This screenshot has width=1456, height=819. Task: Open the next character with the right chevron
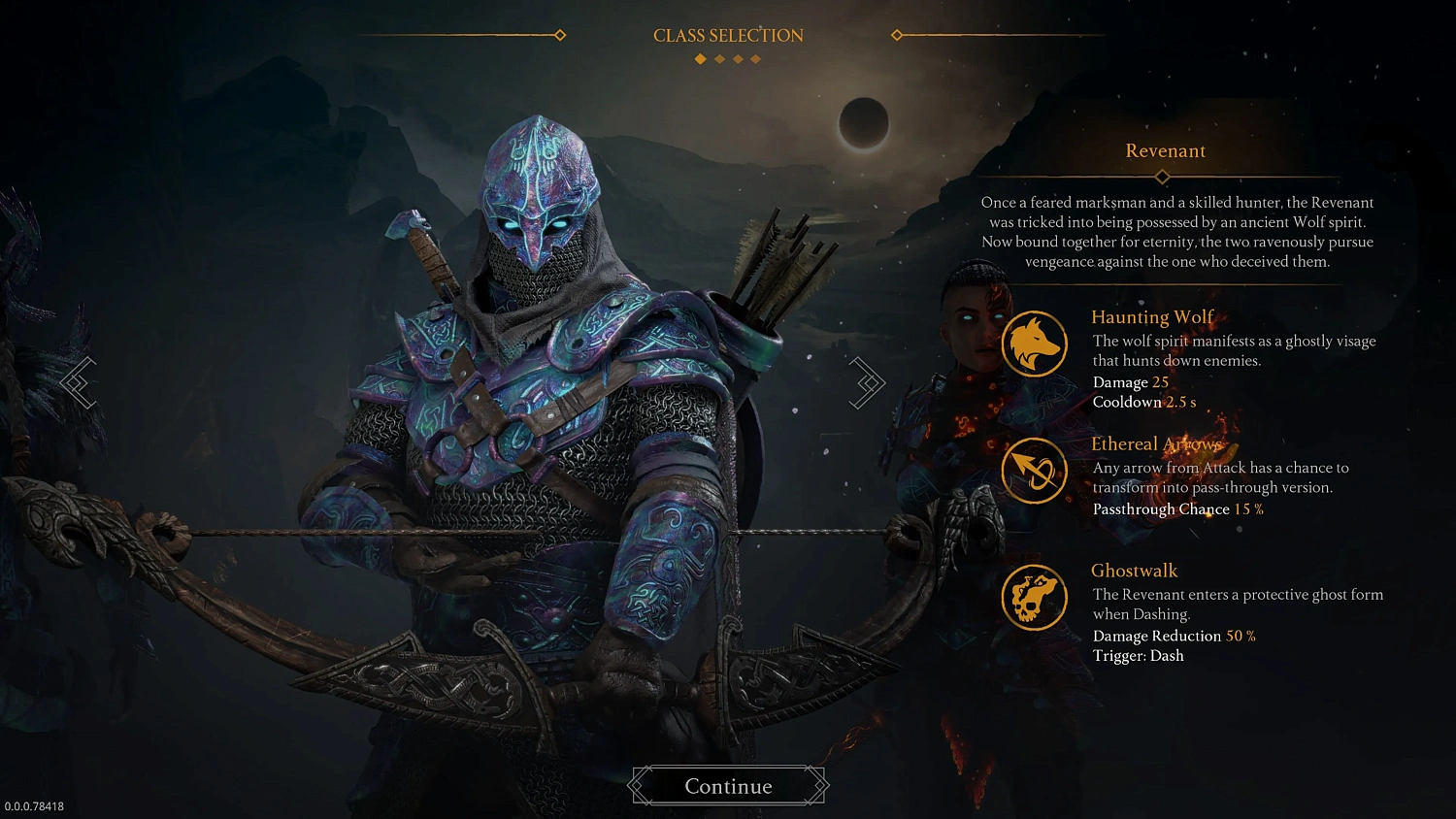[867, 382]
